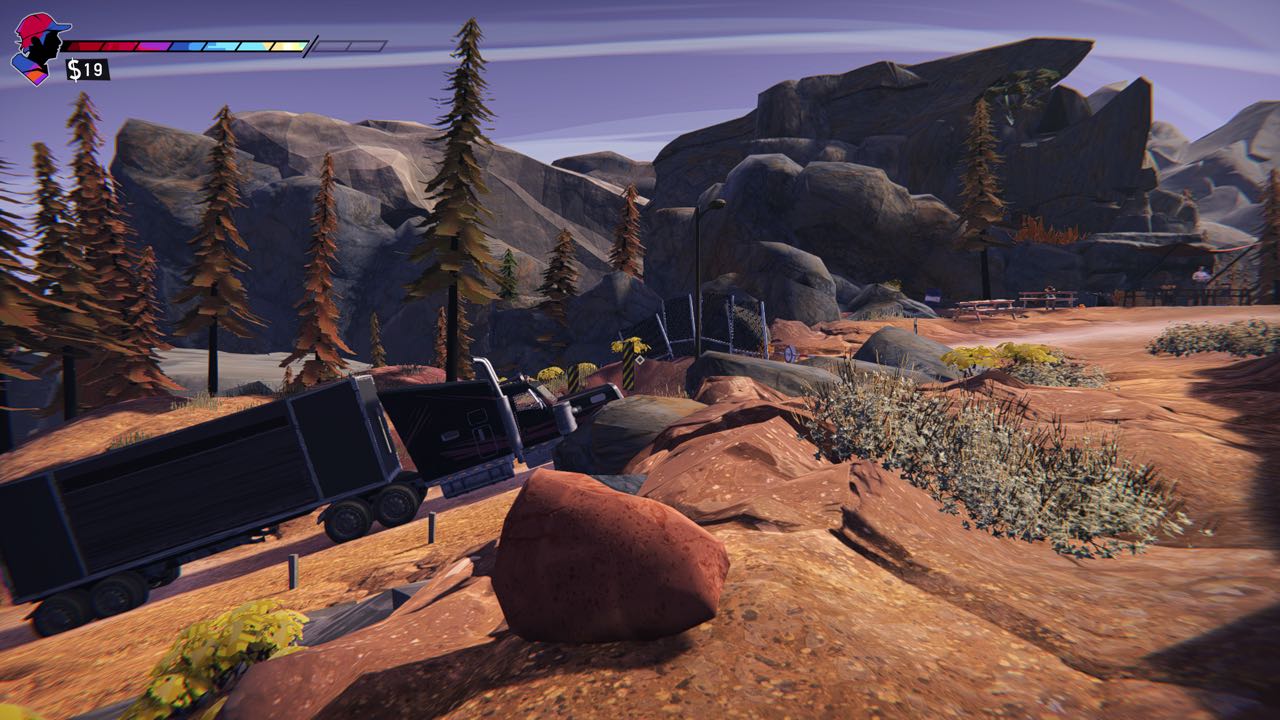Click the character portrait with red cap

pos(36,48)
